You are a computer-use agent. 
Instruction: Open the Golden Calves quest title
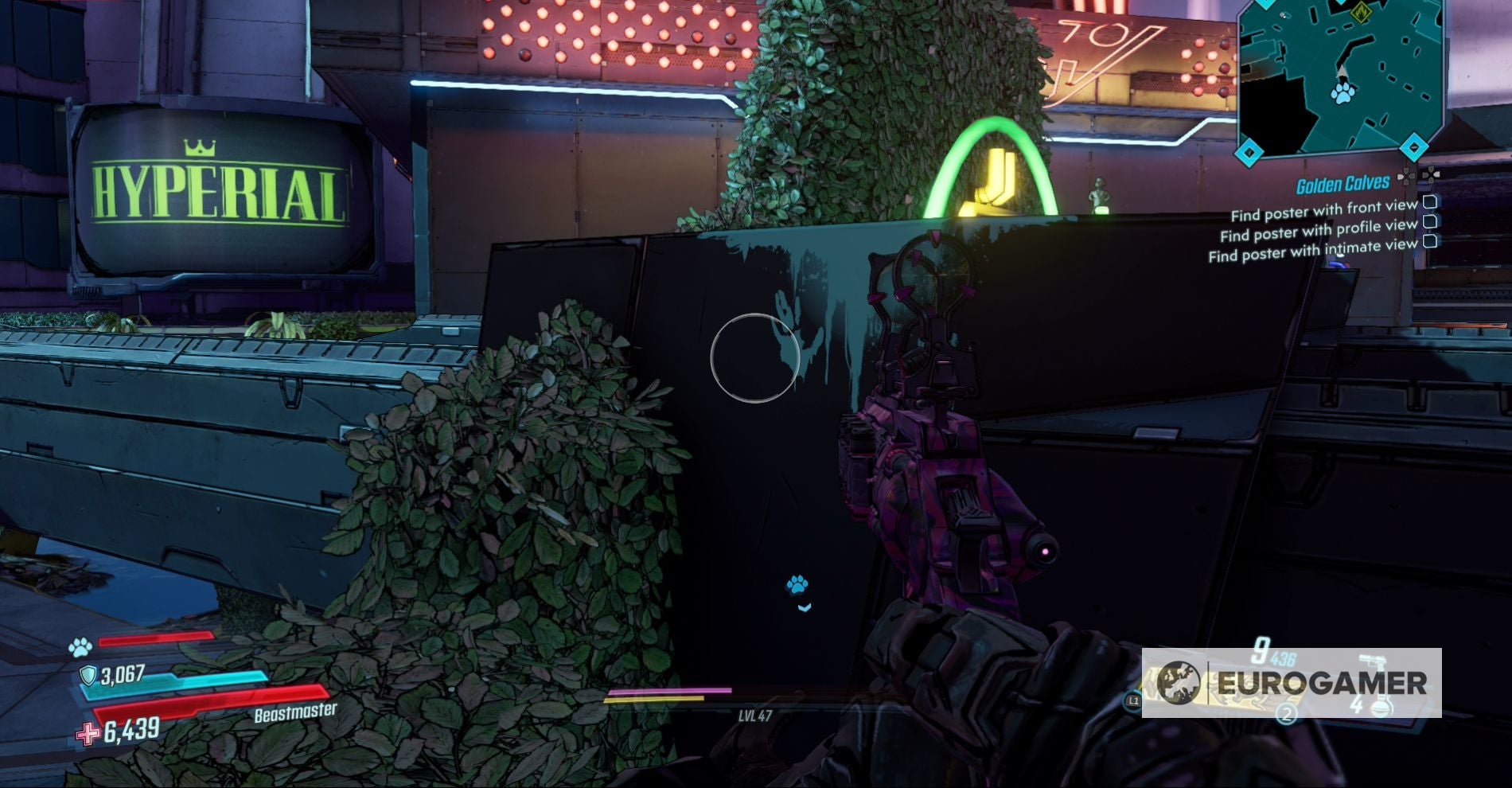point(1342,181)
